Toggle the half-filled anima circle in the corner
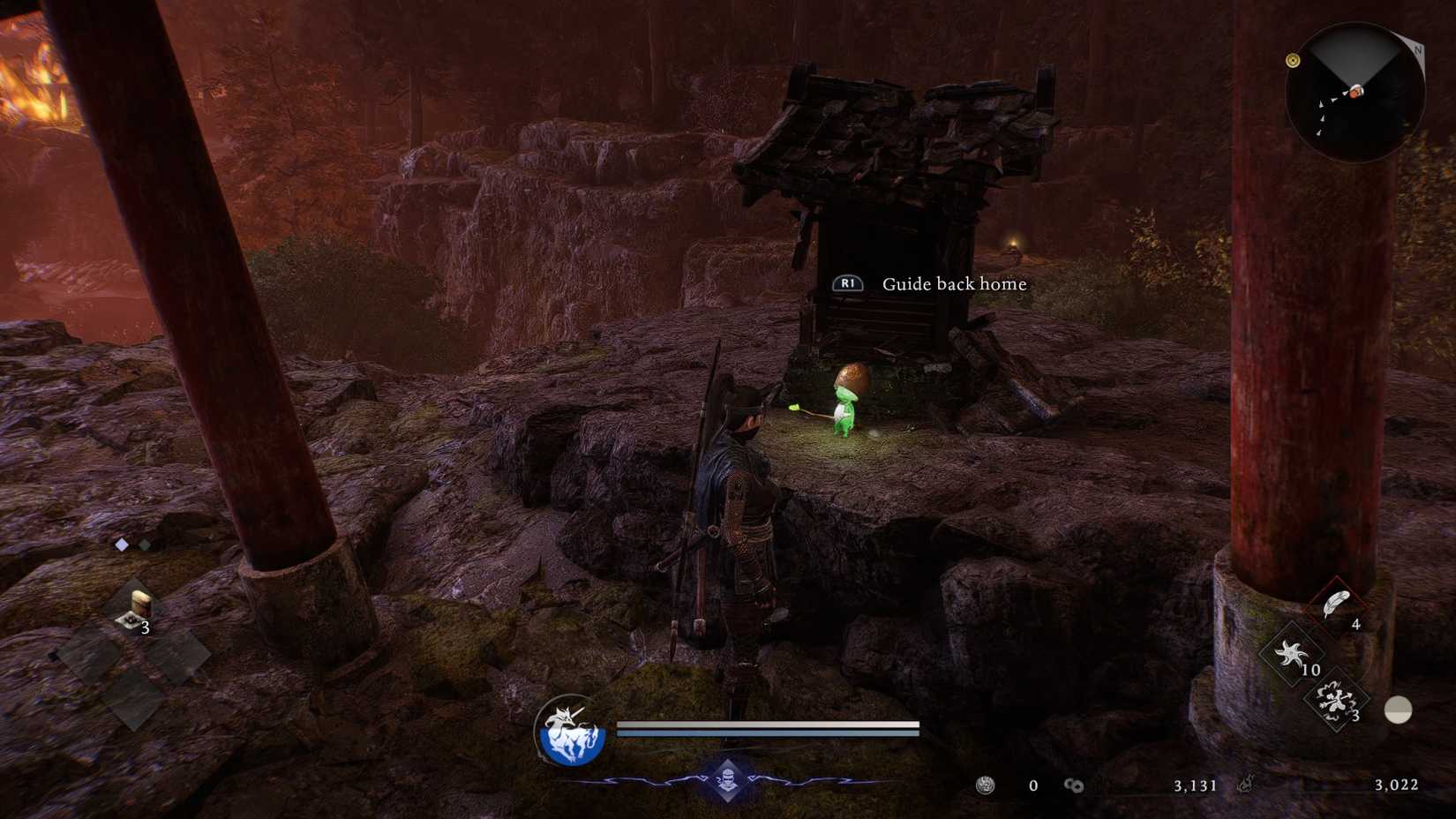The width and height of the screenshot is (1456, 819). point(1398,710)
